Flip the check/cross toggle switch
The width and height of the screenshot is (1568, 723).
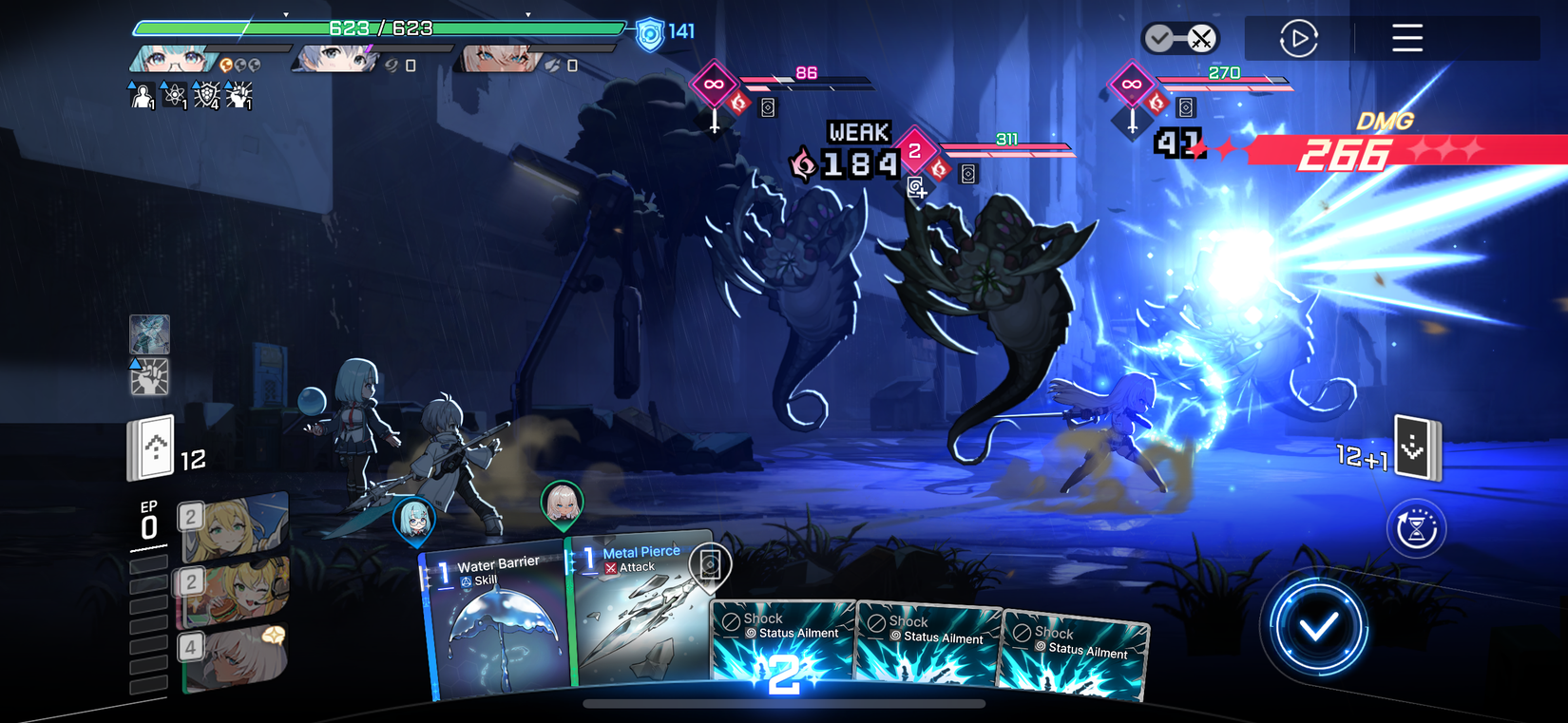[1180, 39]
